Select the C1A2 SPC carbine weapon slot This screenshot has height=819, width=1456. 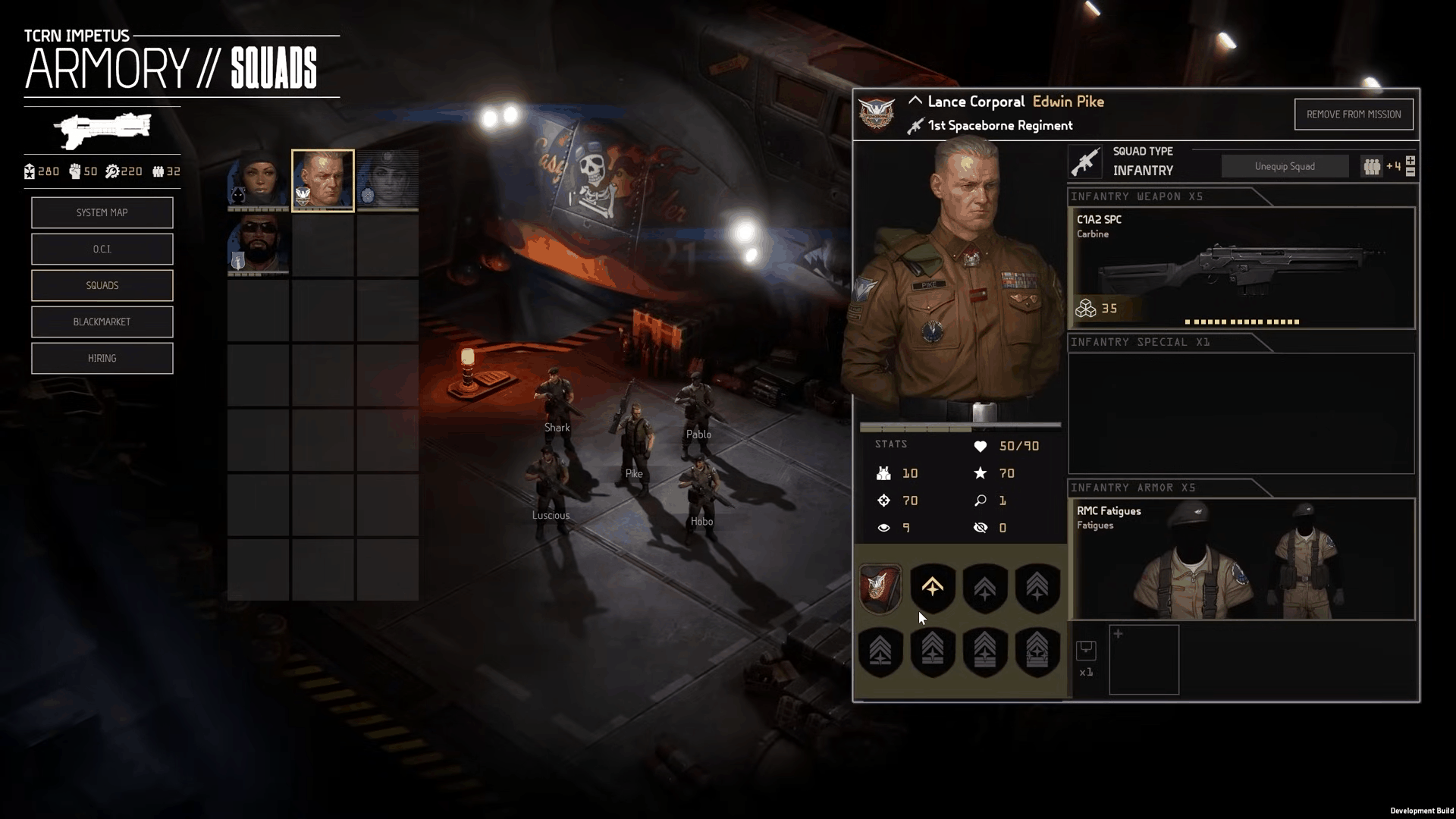point(1241,268)
